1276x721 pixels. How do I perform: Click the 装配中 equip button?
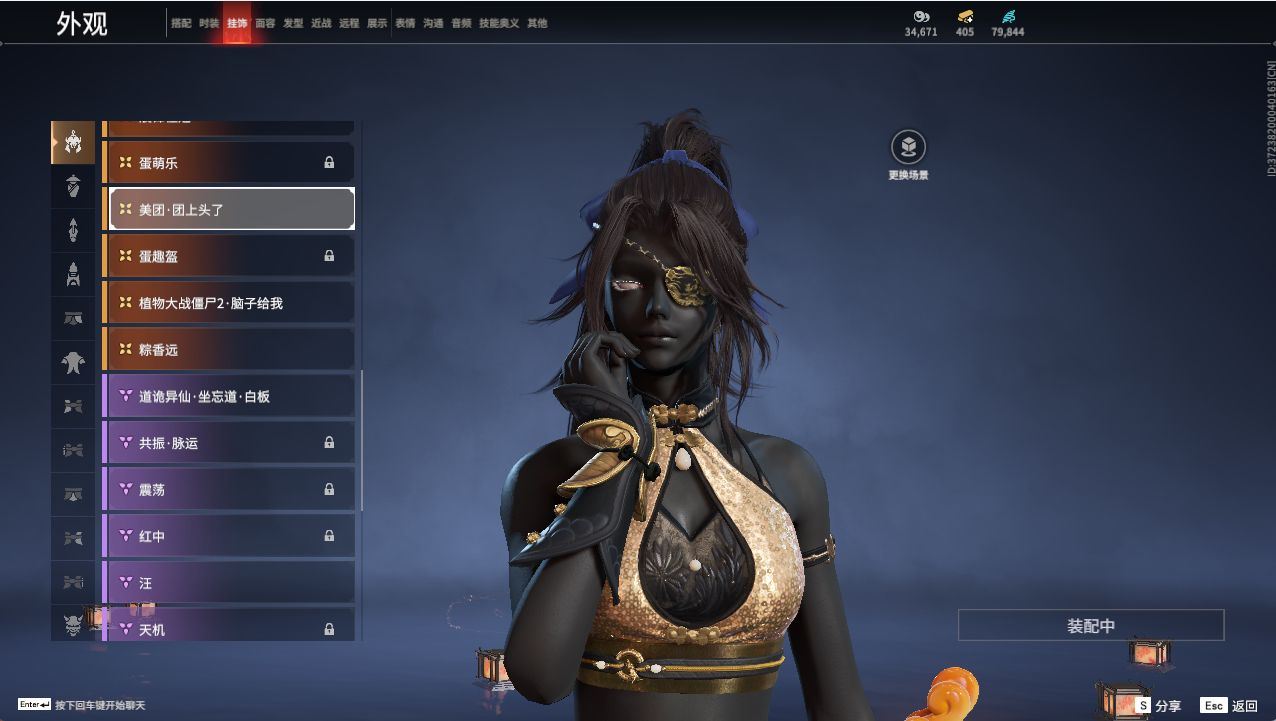tap(1091, 625)
